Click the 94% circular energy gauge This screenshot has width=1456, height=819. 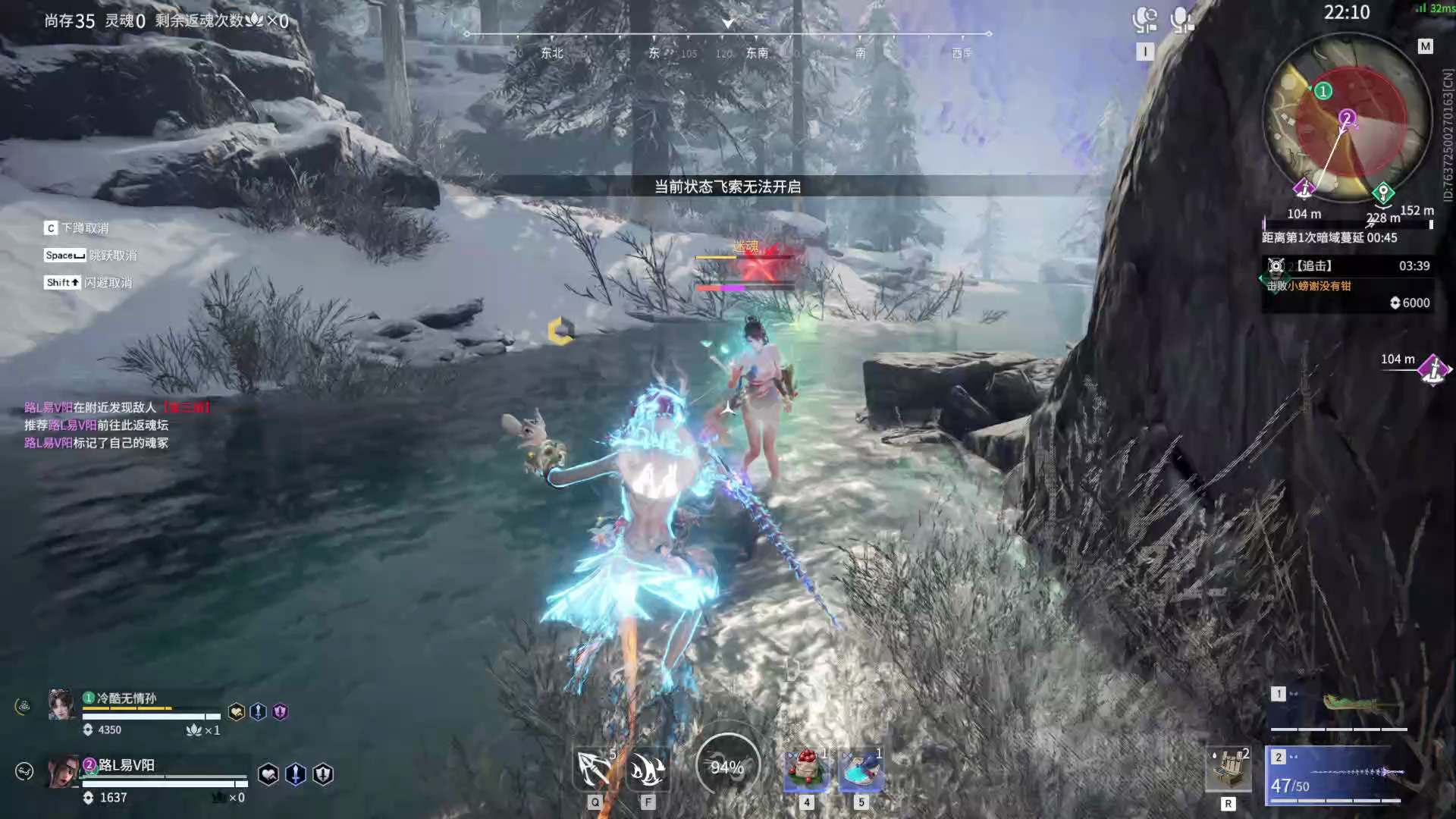coord(727,767)
